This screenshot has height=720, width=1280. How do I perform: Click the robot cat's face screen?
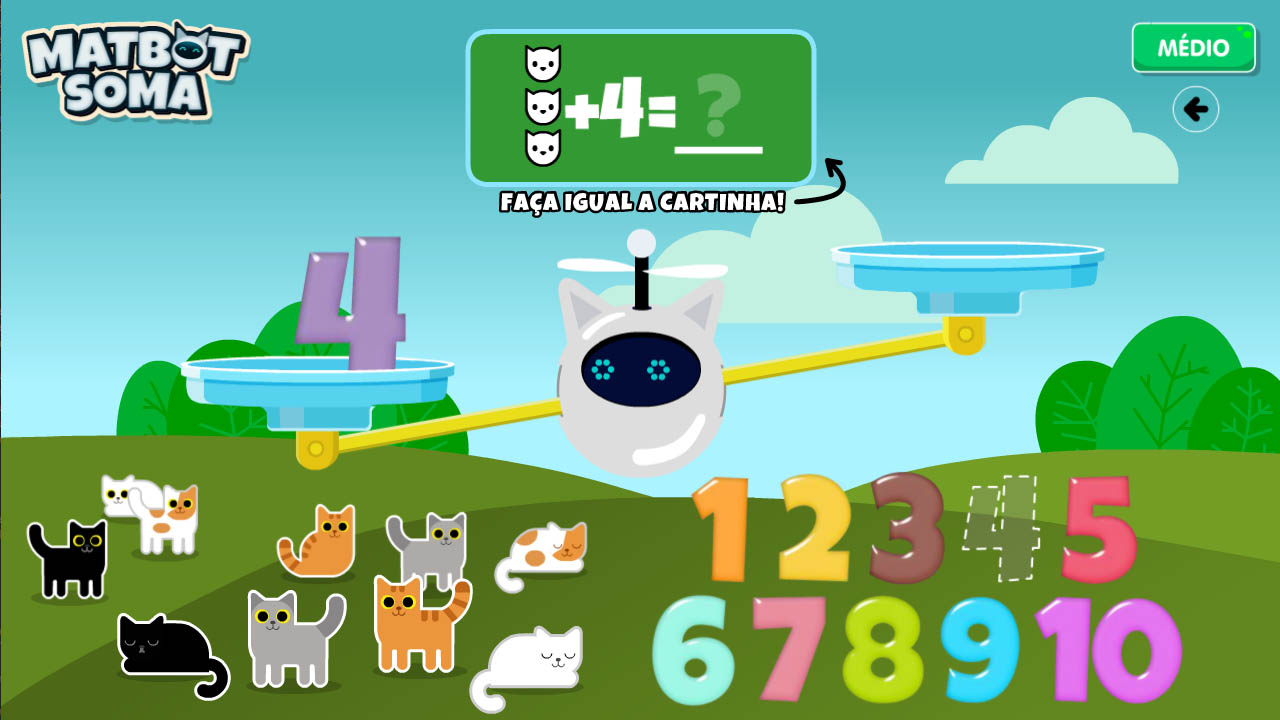[640, 370]
